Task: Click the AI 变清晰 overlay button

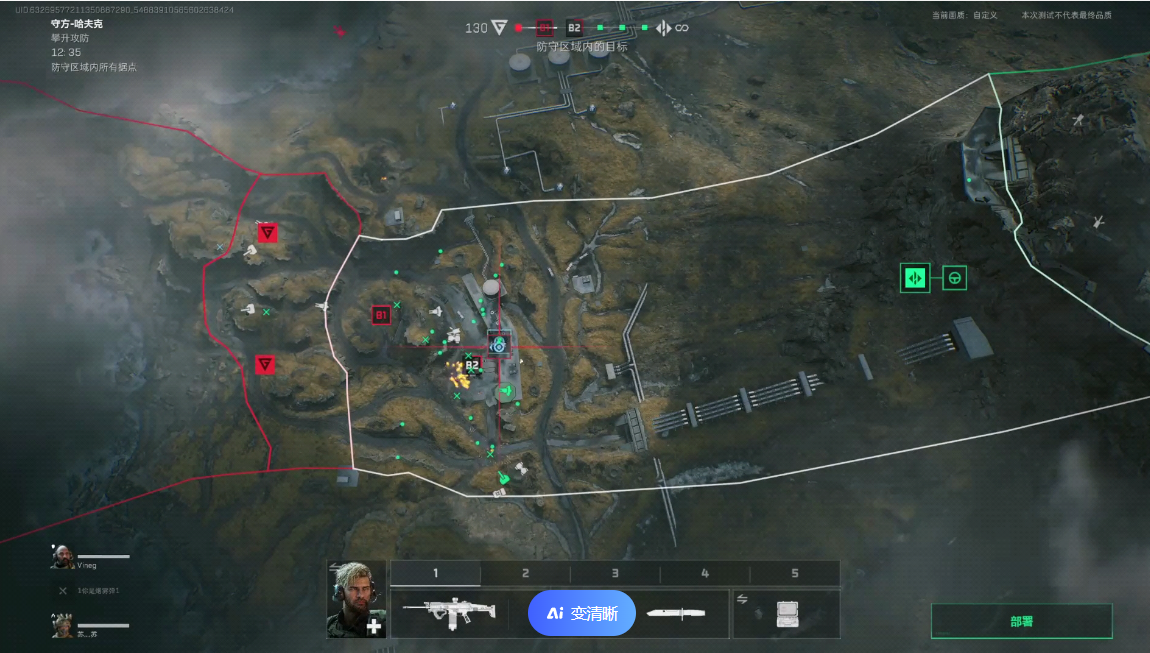Action: 582,613
